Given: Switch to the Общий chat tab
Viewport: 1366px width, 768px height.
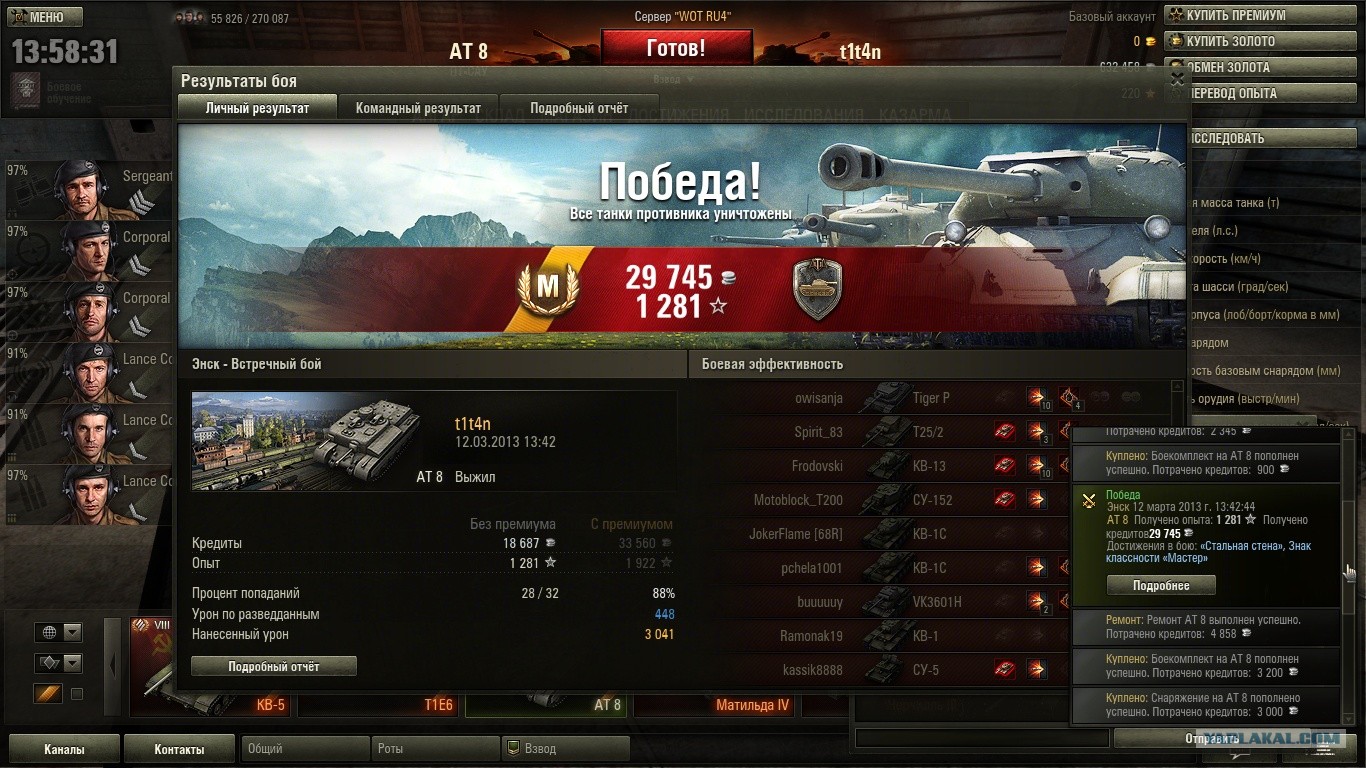Looking at the screenshot, I should click(302, 748).
